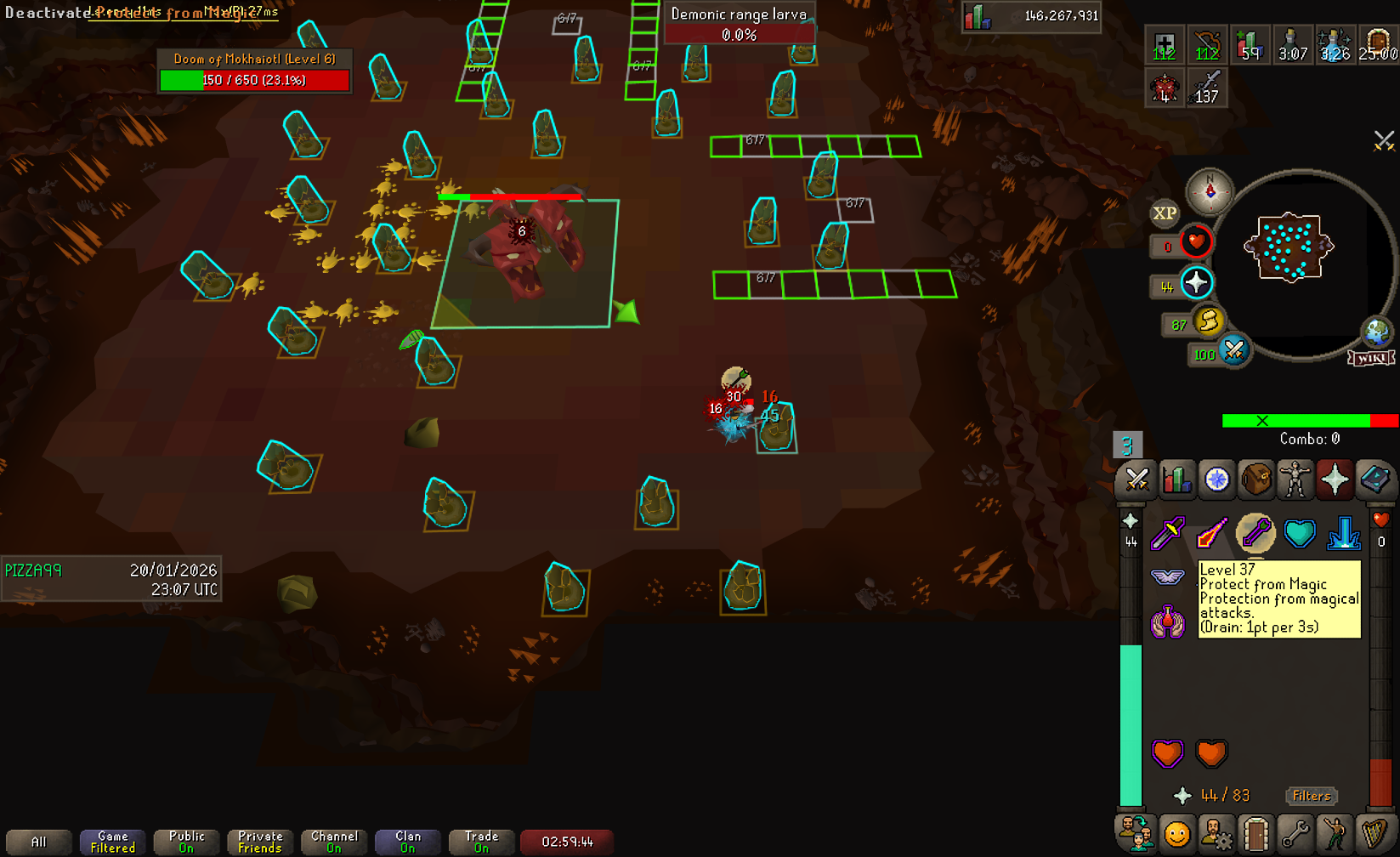Toggle the XP drops orb
1400x857 pixels.
point(1164,213)
